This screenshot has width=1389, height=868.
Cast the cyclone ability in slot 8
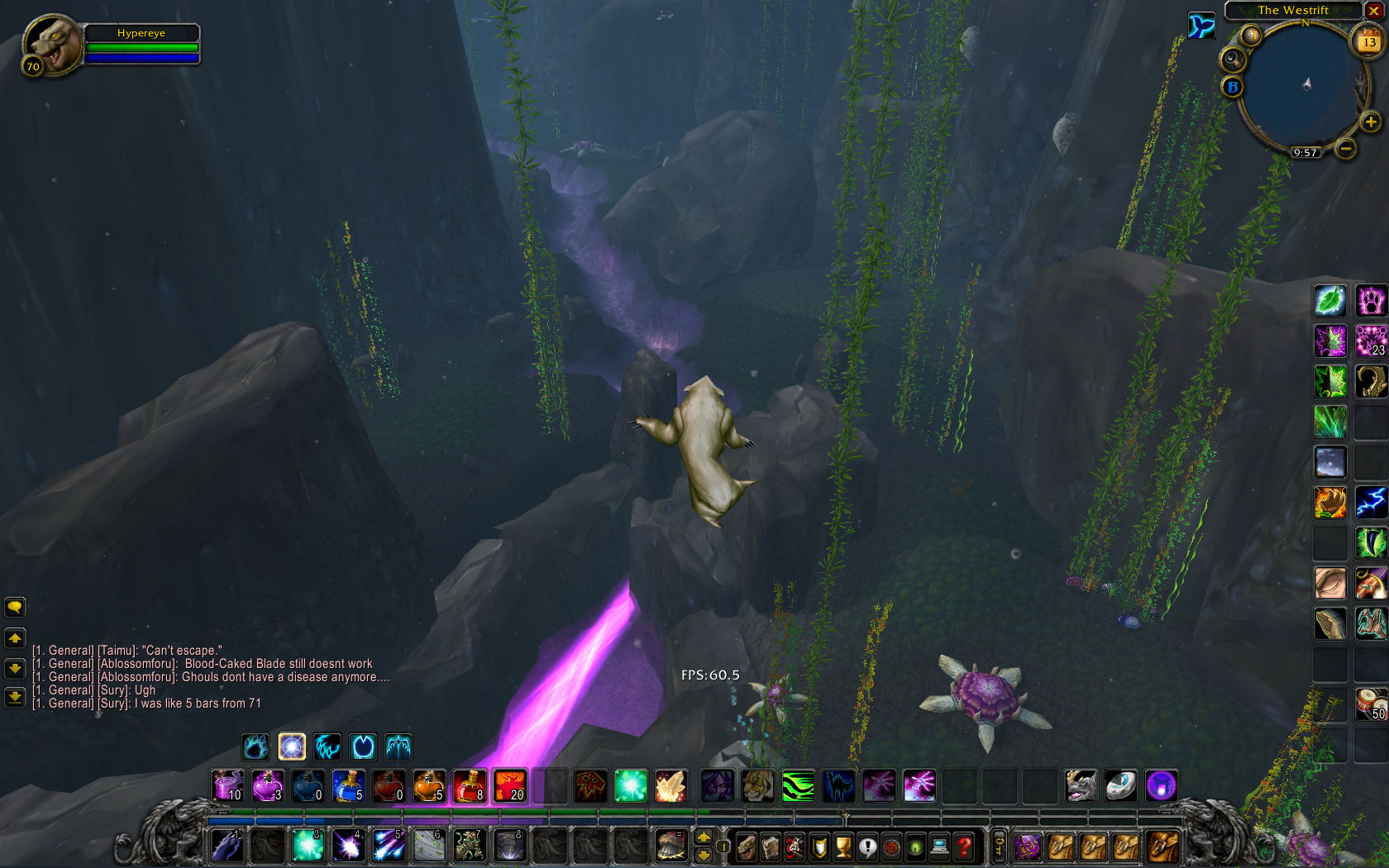coord(509,846)
